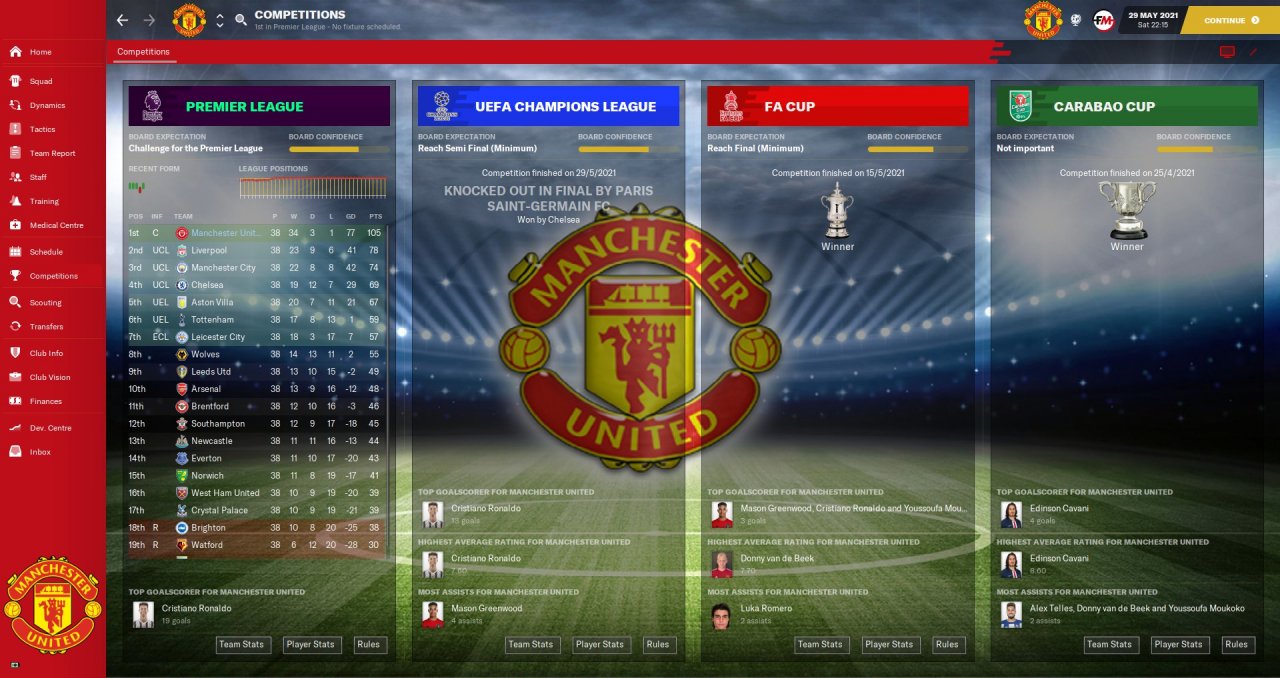
Task: Navigate back with the left arrow
Action: click(122, 20)
